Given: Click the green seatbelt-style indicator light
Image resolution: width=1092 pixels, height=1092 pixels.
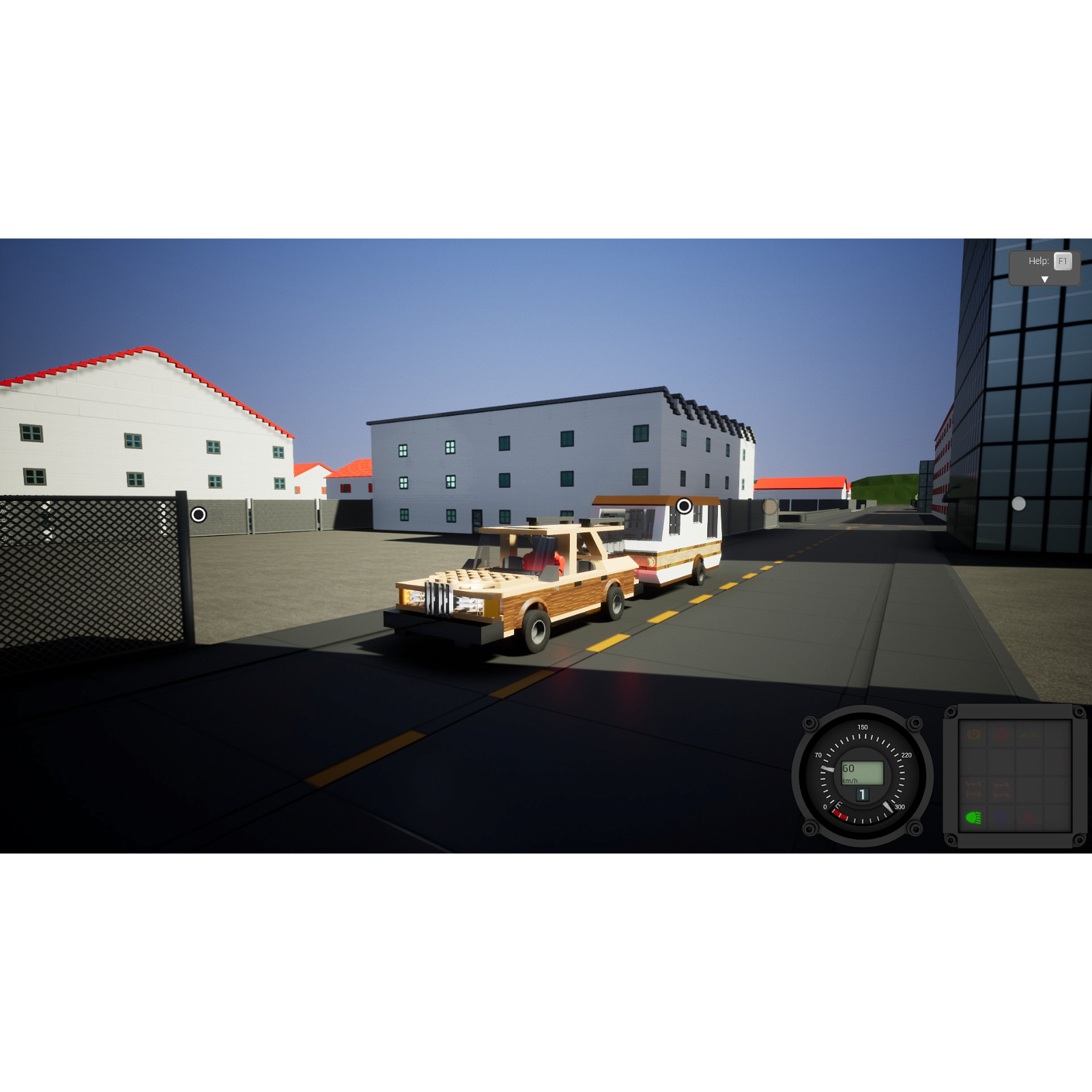Looking at the screenshot, I should 1029,734.
